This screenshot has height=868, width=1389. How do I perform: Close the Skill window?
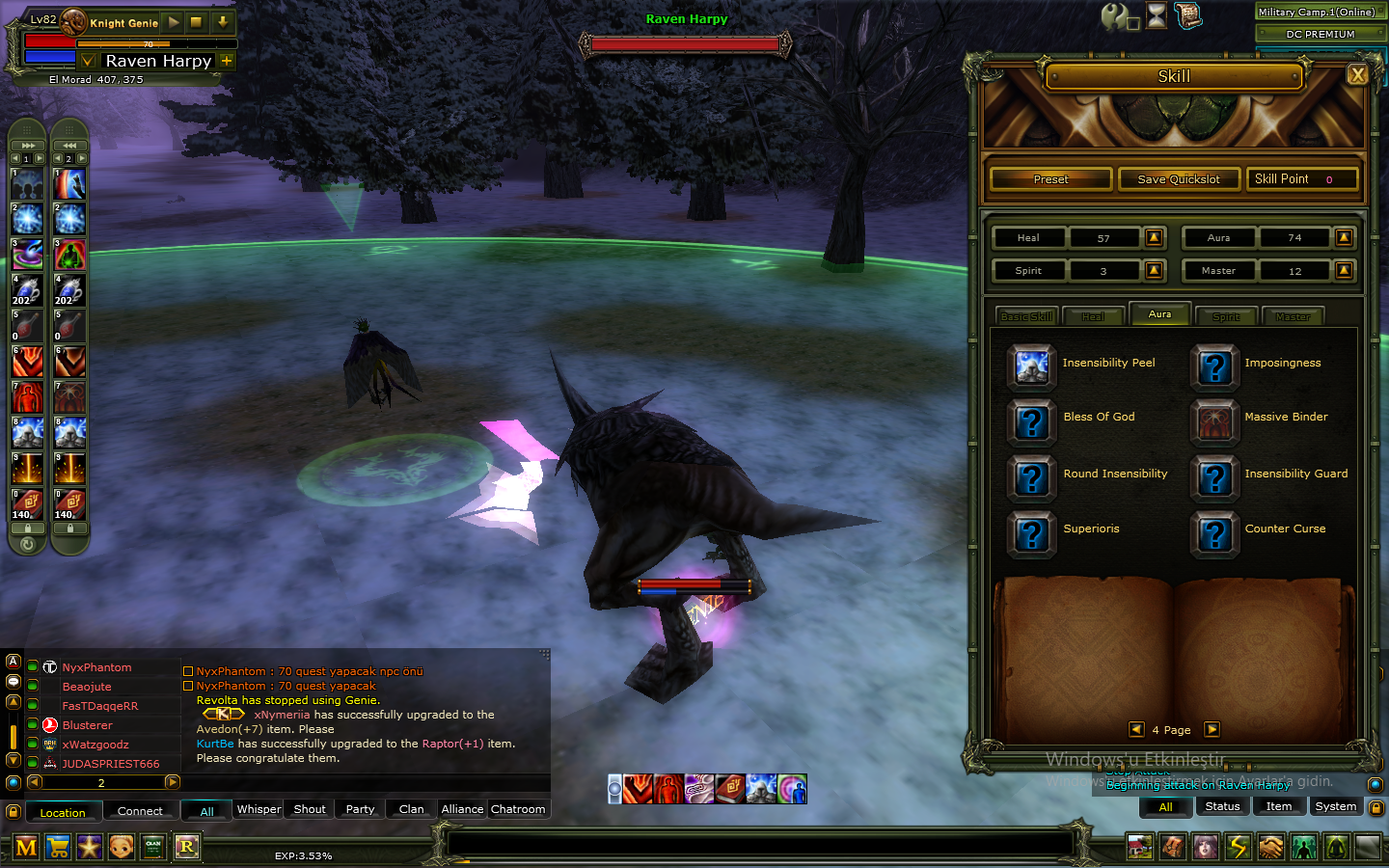tap(1357, 75)
